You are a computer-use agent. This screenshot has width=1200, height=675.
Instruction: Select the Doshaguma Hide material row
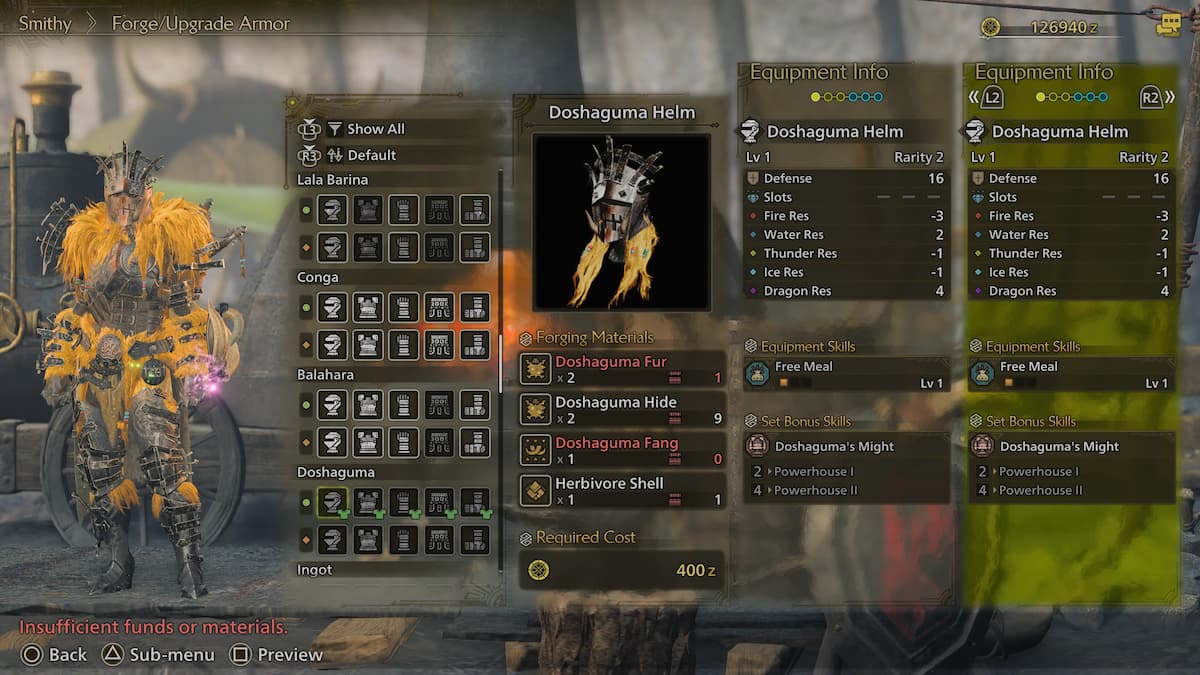tap(622, 410)
